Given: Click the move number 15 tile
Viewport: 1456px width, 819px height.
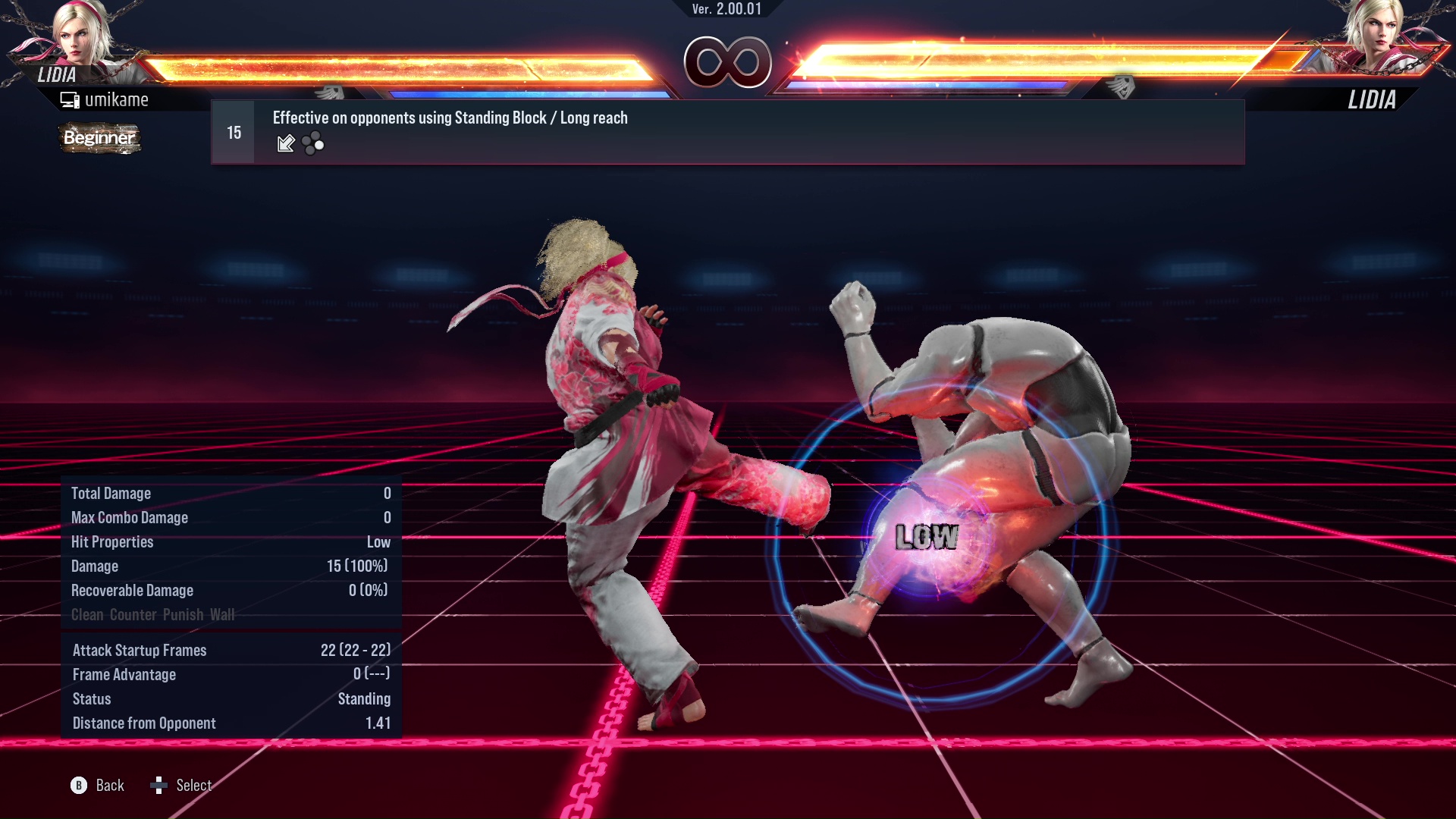Looking at the screenshot, I should (x=233, y=131).
